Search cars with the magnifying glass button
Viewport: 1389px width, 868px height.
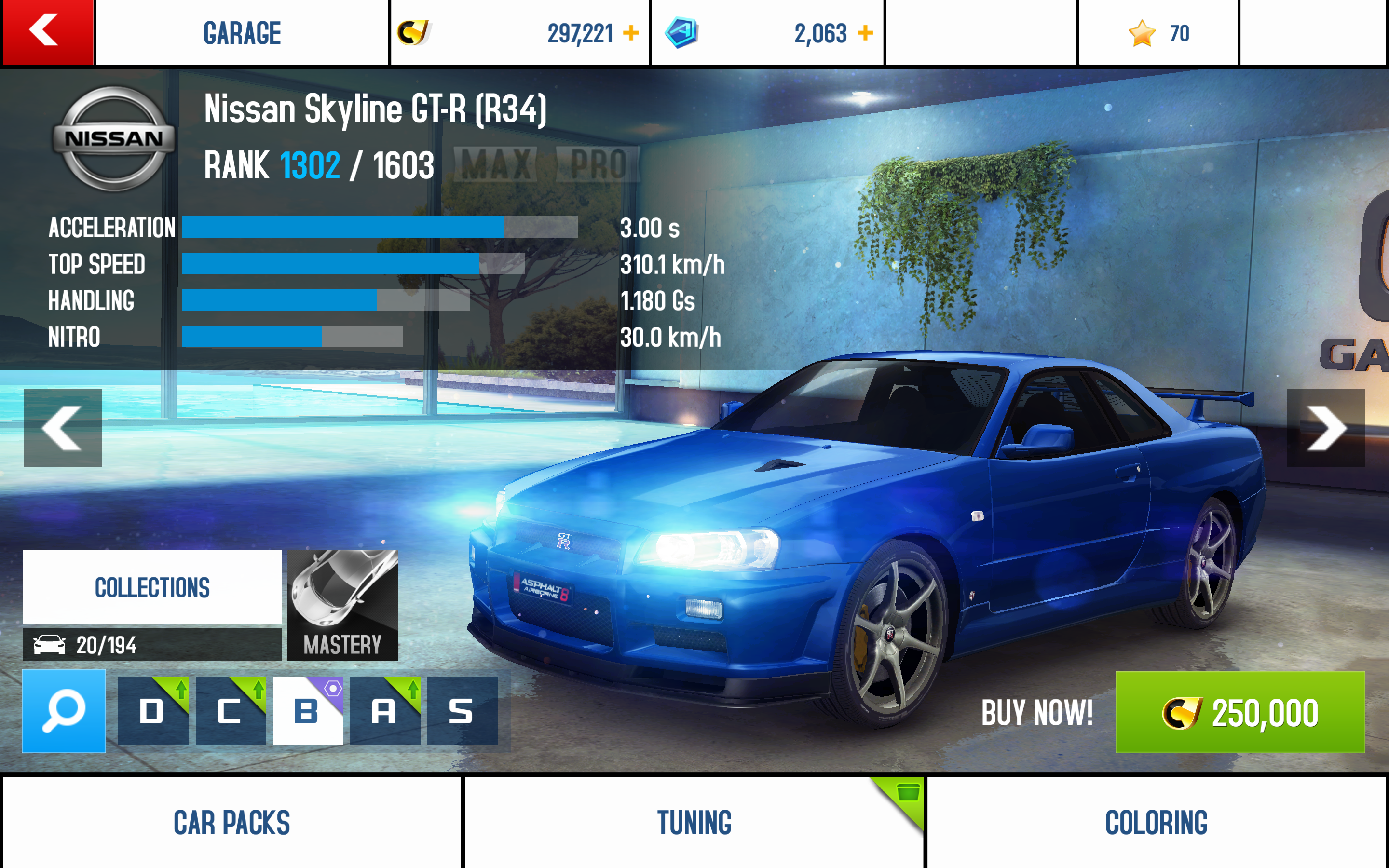tap(64, 711)
